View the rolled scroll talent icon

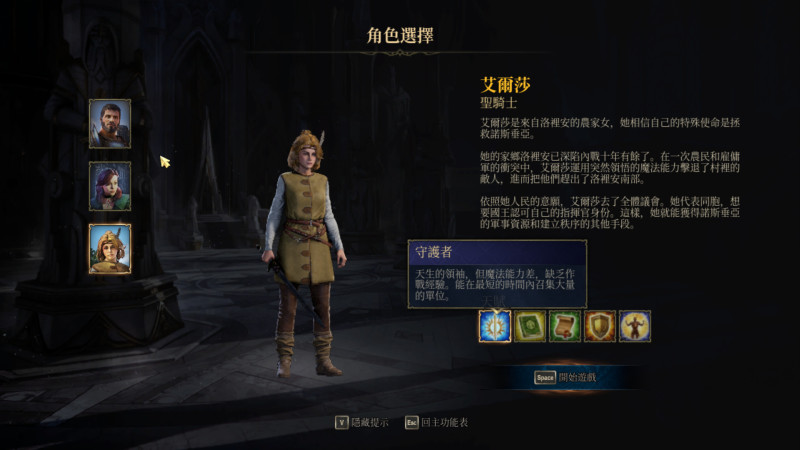[x=565, y=326]
